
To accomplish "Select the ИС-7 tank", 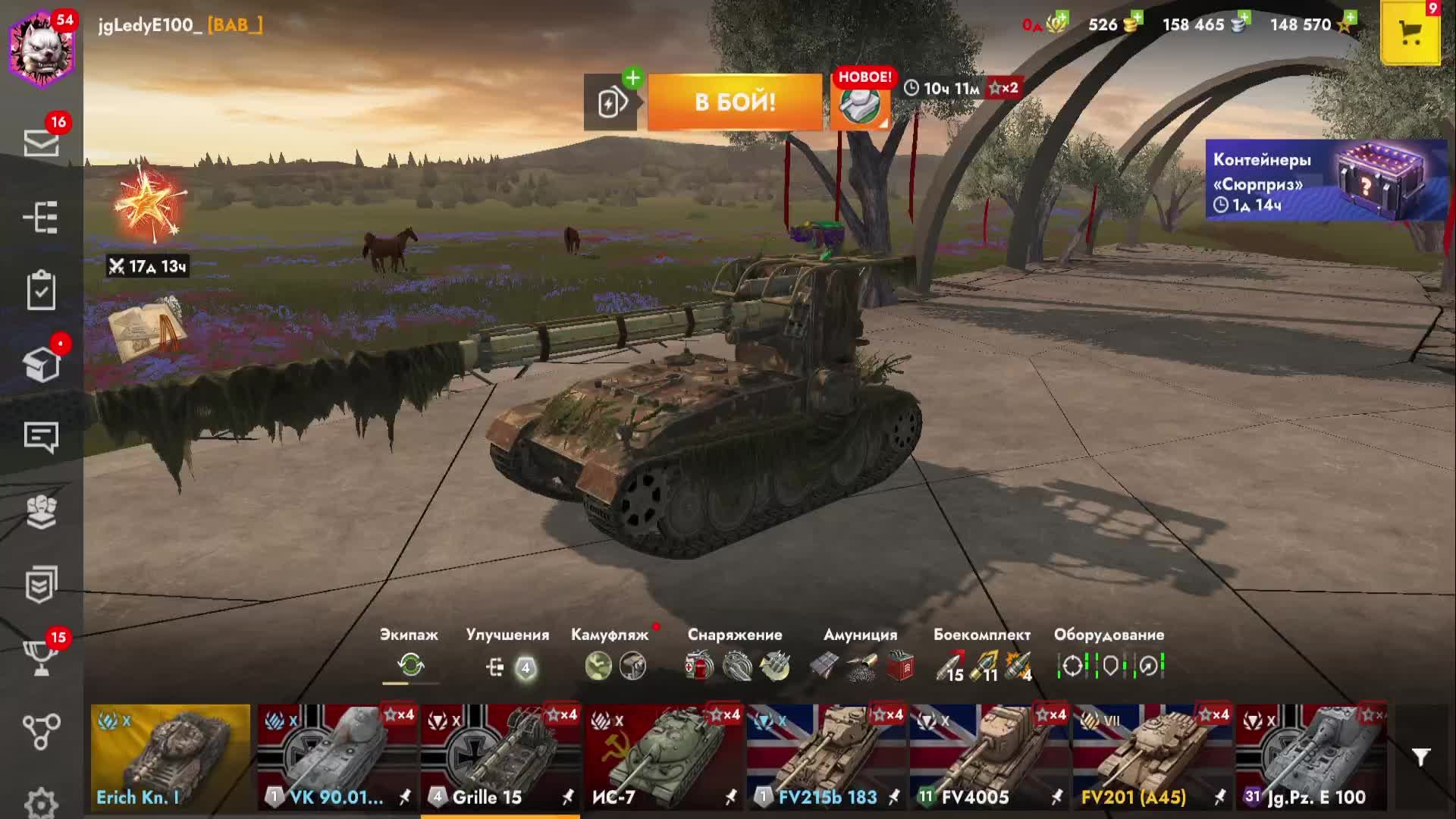I will point(664,757).
